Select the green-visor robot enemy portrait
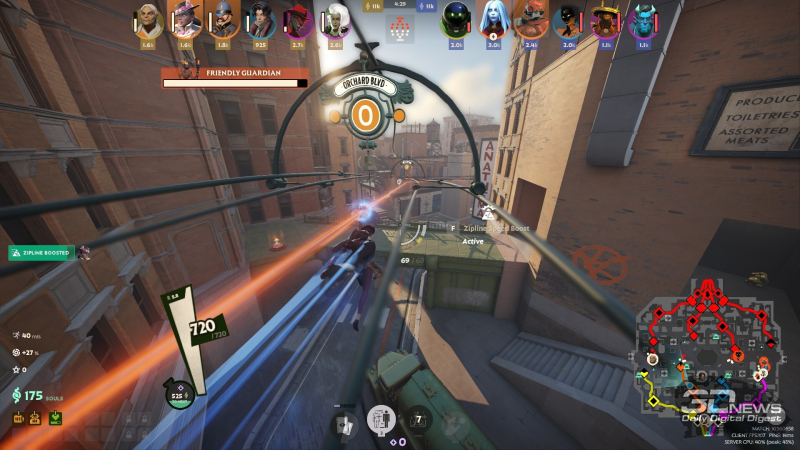 [x=456, y=19]
